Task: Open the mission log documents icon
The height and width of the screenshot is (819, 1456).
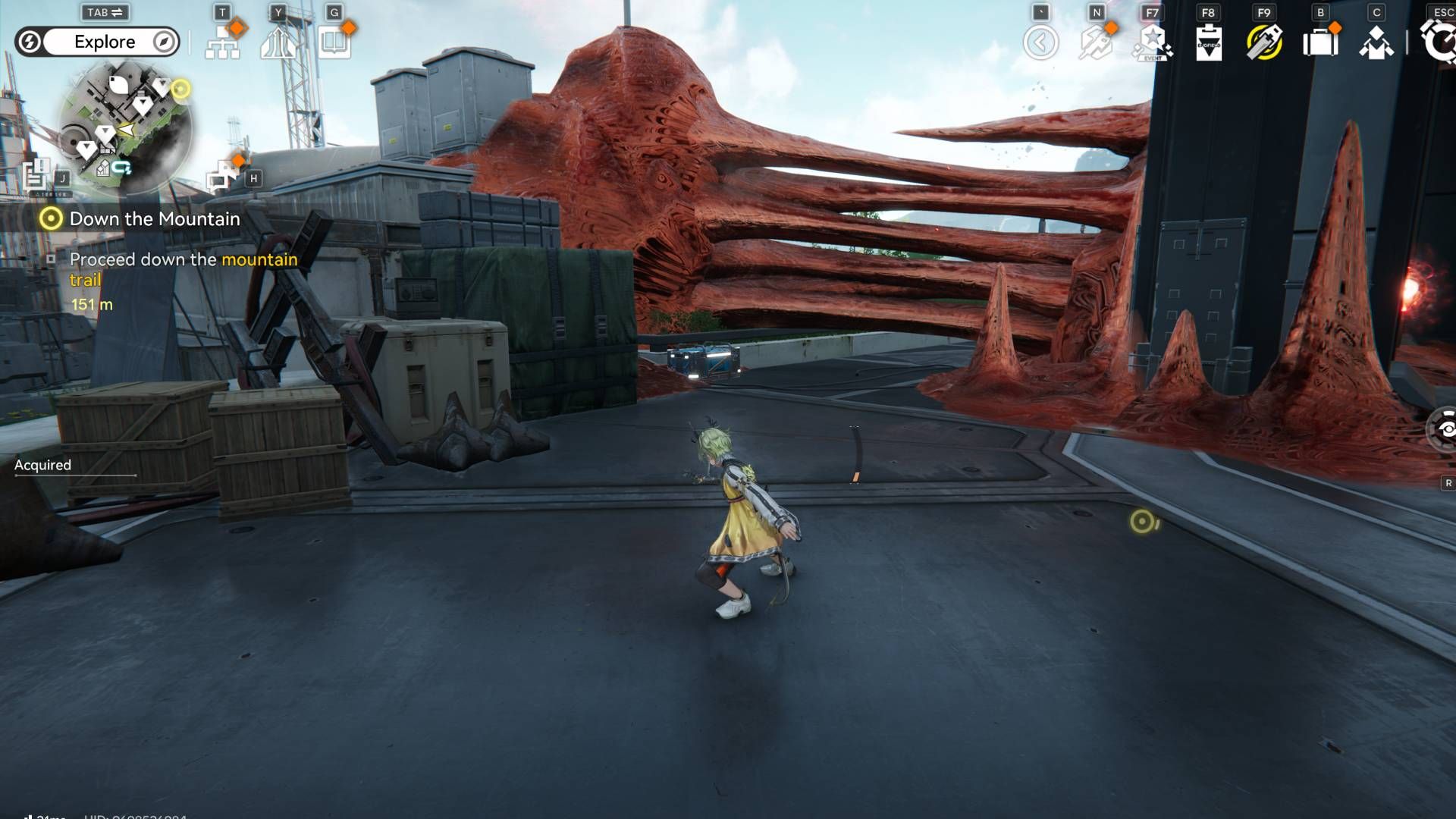Action: pyautogui.click(x=36, y=176)
